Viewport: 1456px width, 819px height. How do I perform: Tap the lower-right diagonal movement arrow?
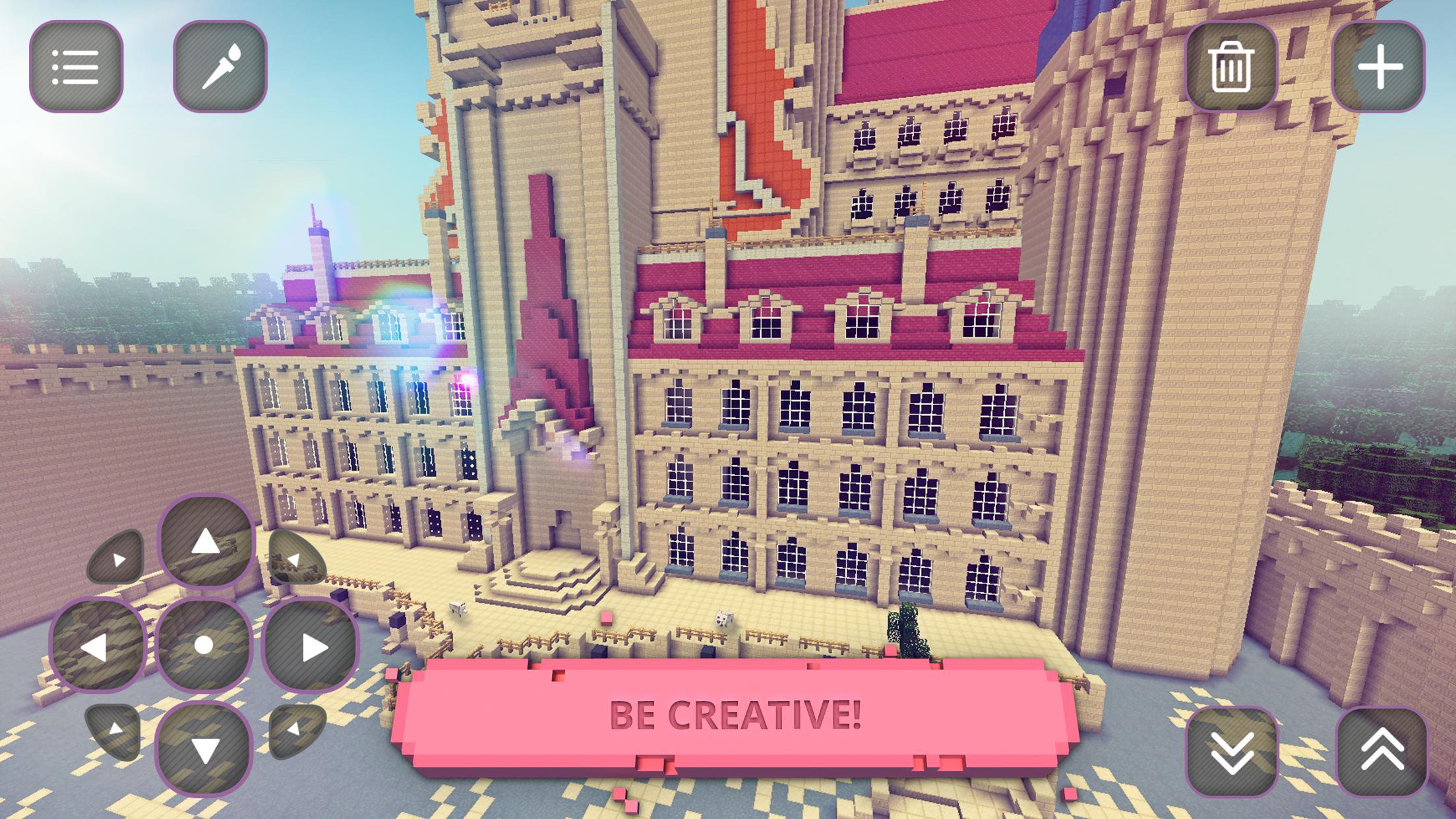tap(295, 732)
